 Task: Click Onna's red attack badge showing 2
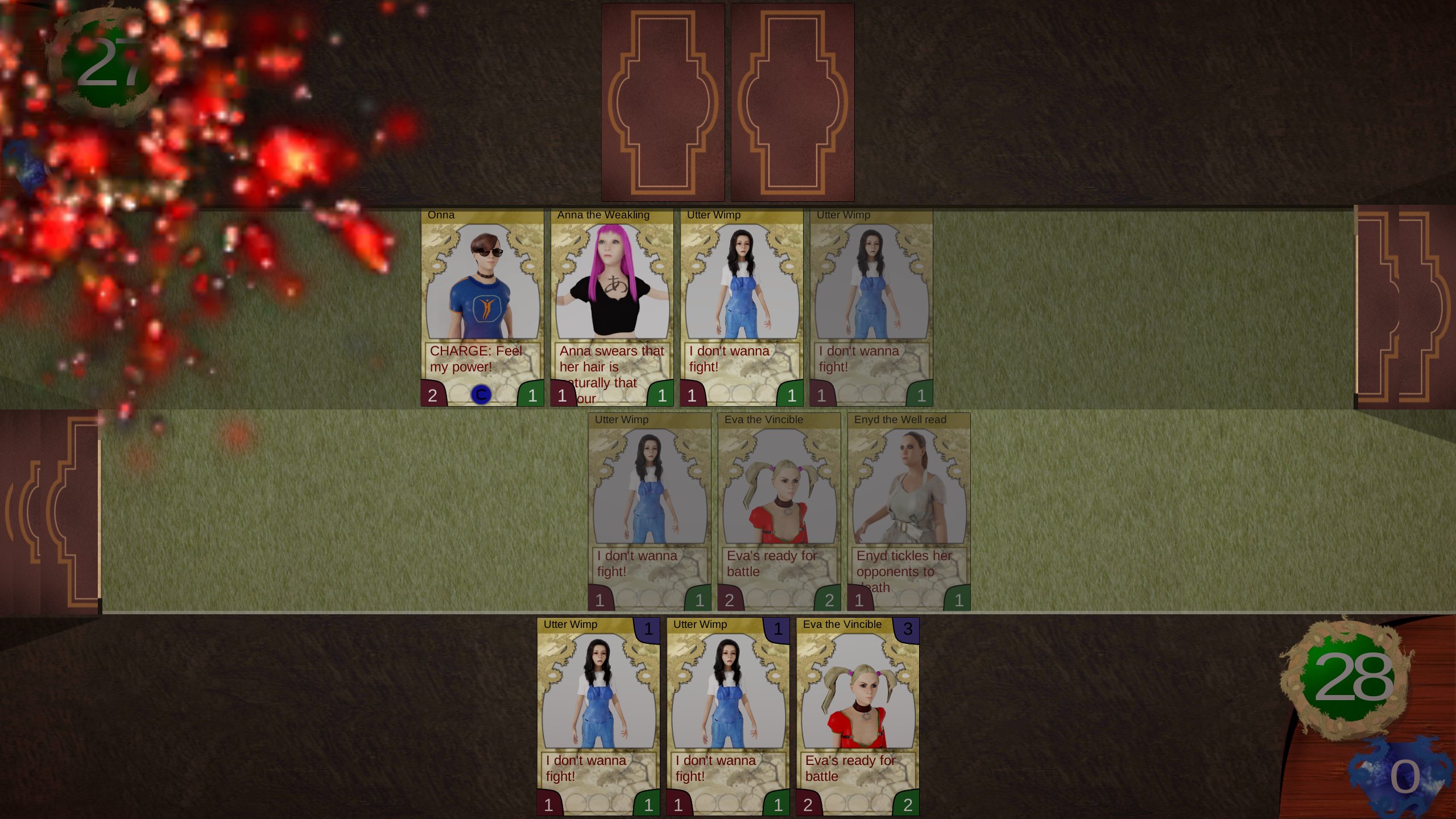(432, 396)
